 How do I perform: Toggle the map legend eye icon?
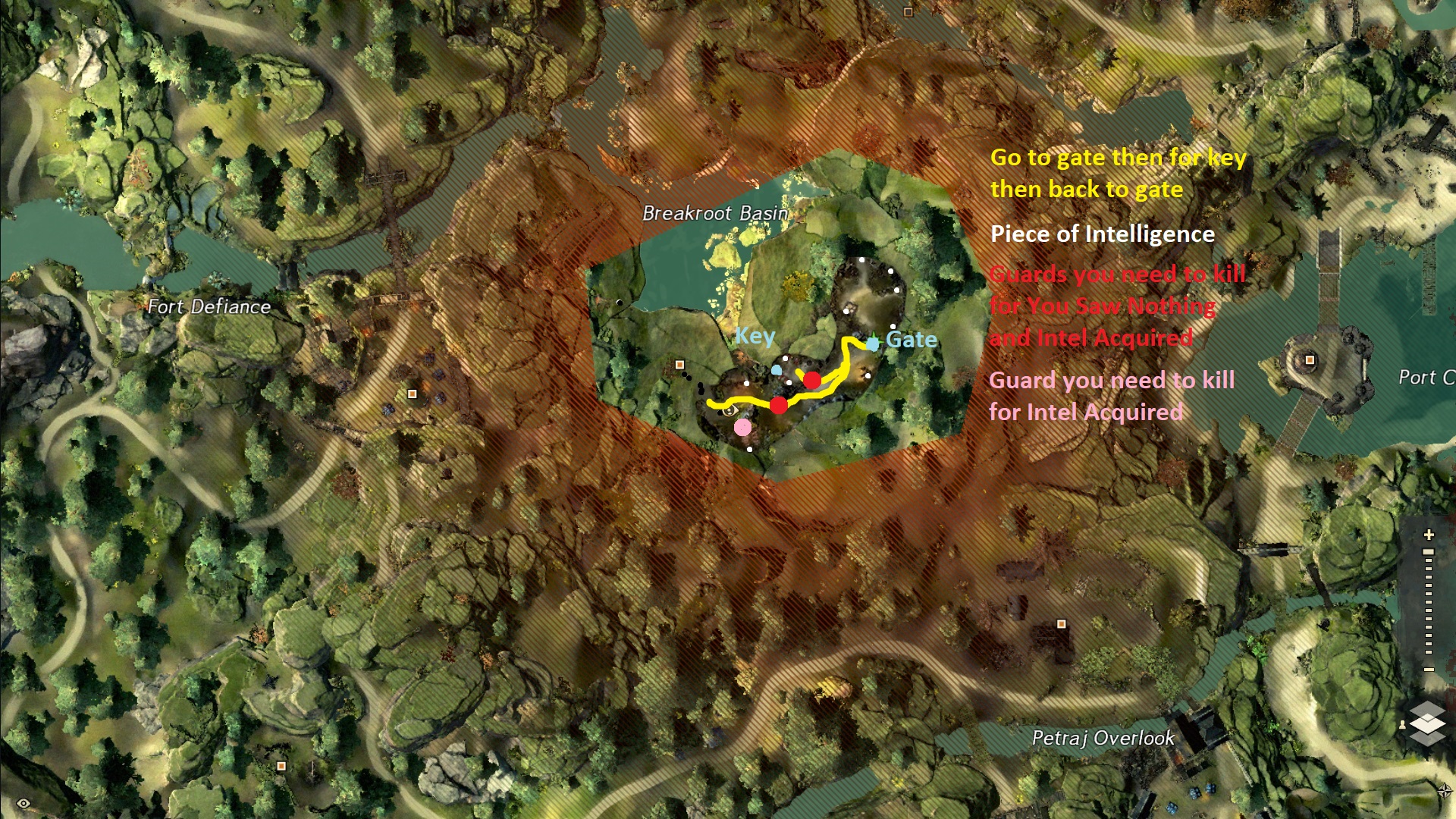[24, 803]
